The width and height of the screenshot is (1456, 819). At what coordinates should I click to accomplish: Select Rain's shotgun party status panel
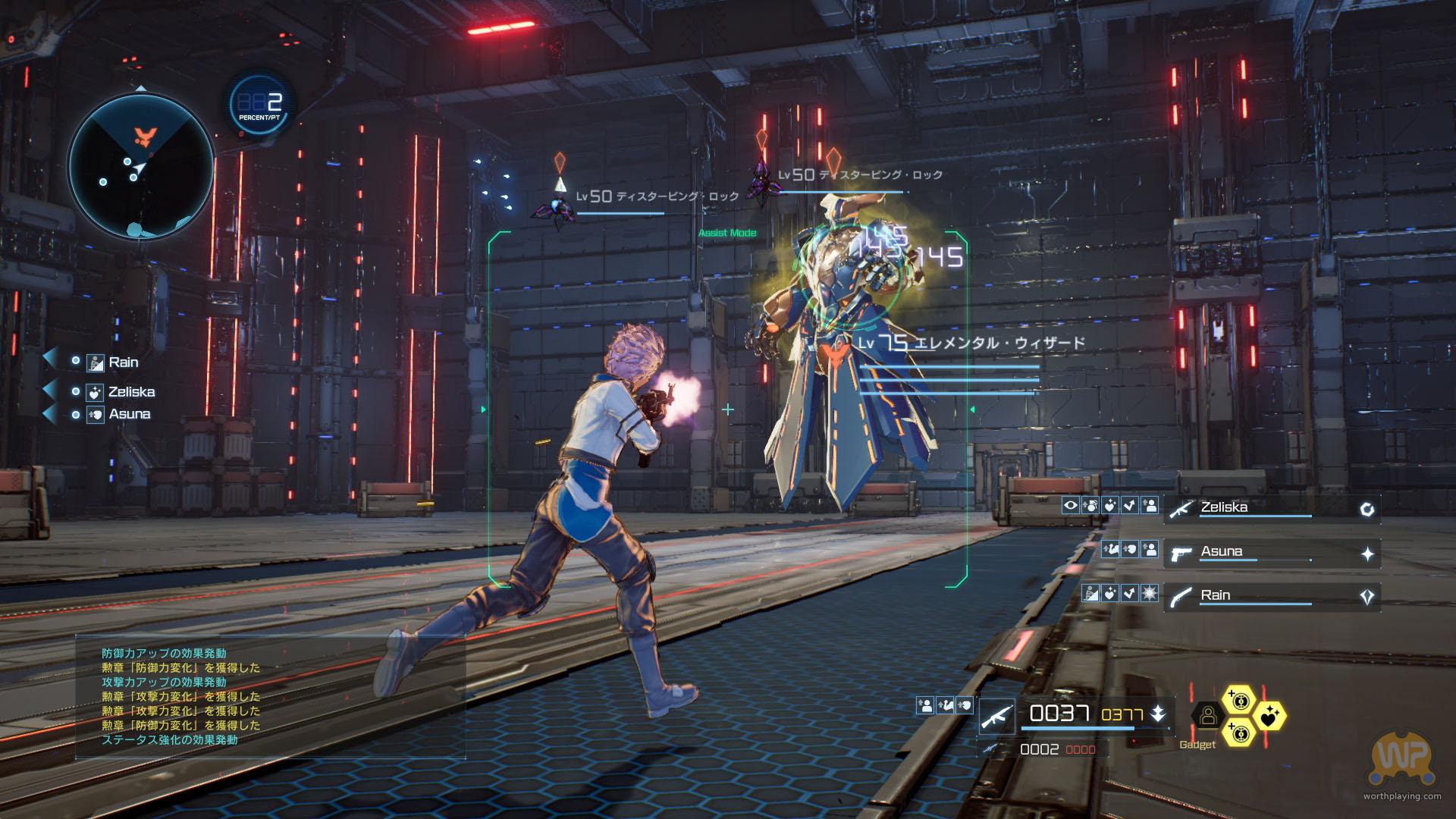(x=1271, y=597)
